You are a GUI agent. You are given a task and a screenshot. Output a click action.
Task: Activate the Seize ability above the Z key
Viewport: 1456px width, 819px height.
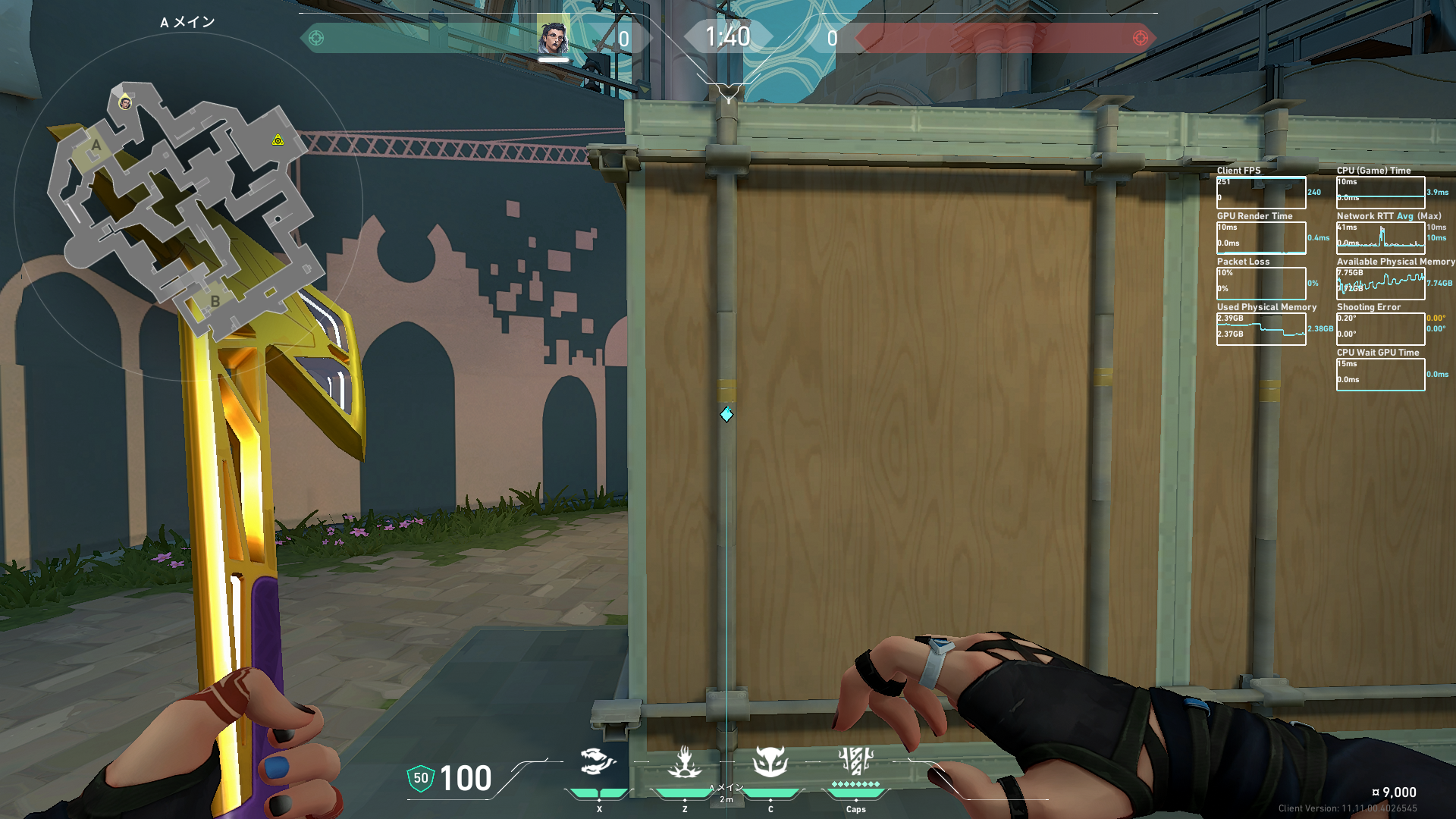(x=685, y=762)
